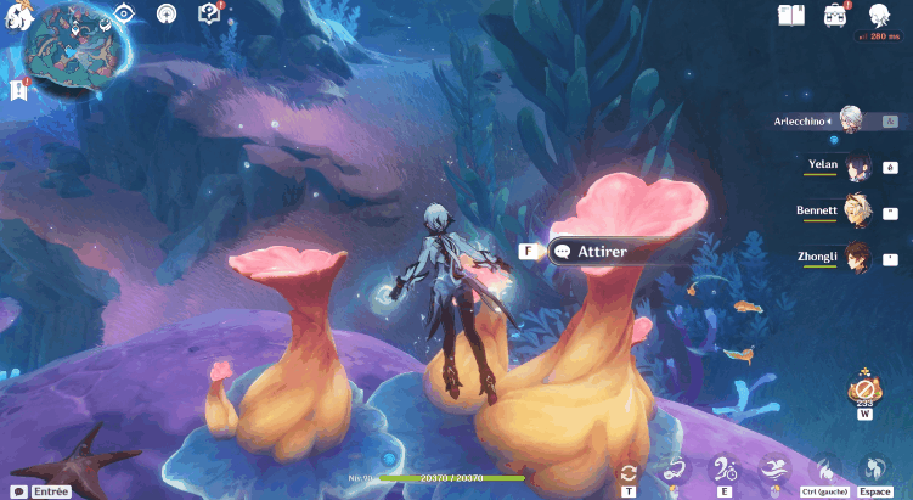Open the character profile portrait icon

point(879,15)
